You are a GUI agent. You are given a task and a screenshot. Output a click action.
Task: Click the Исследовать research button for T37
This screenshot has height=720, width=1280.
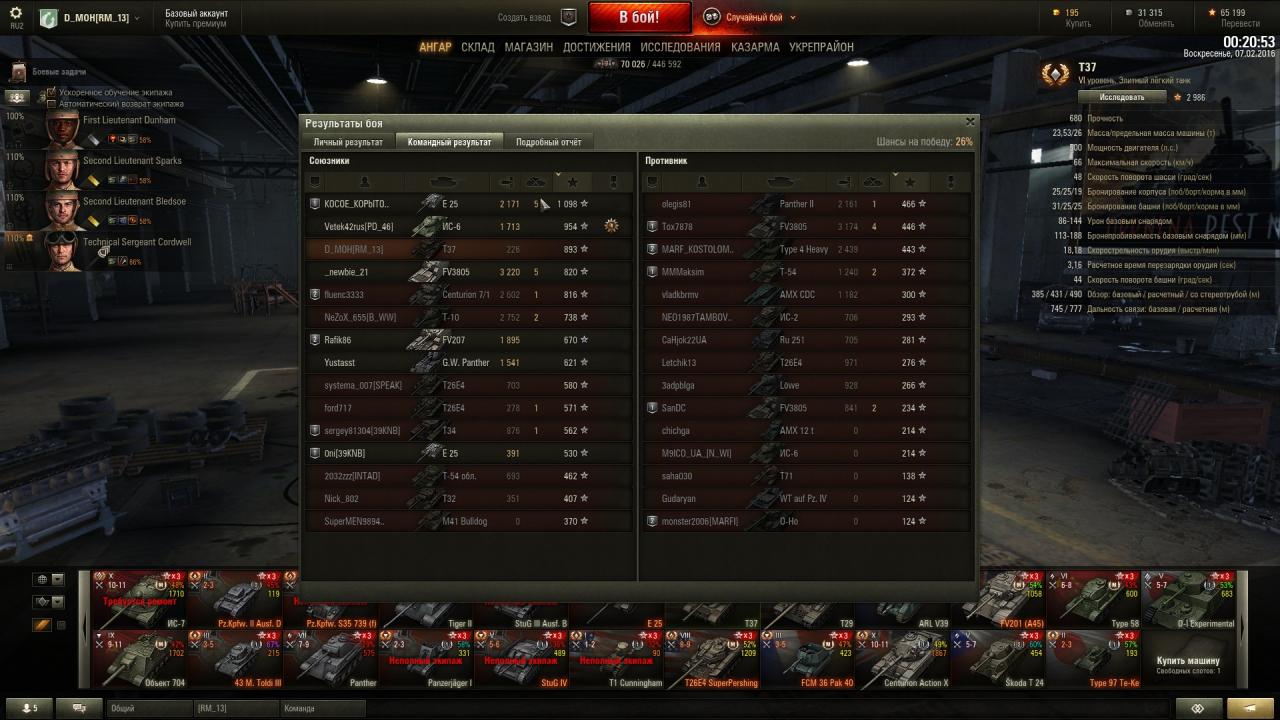coord(1122,97)
